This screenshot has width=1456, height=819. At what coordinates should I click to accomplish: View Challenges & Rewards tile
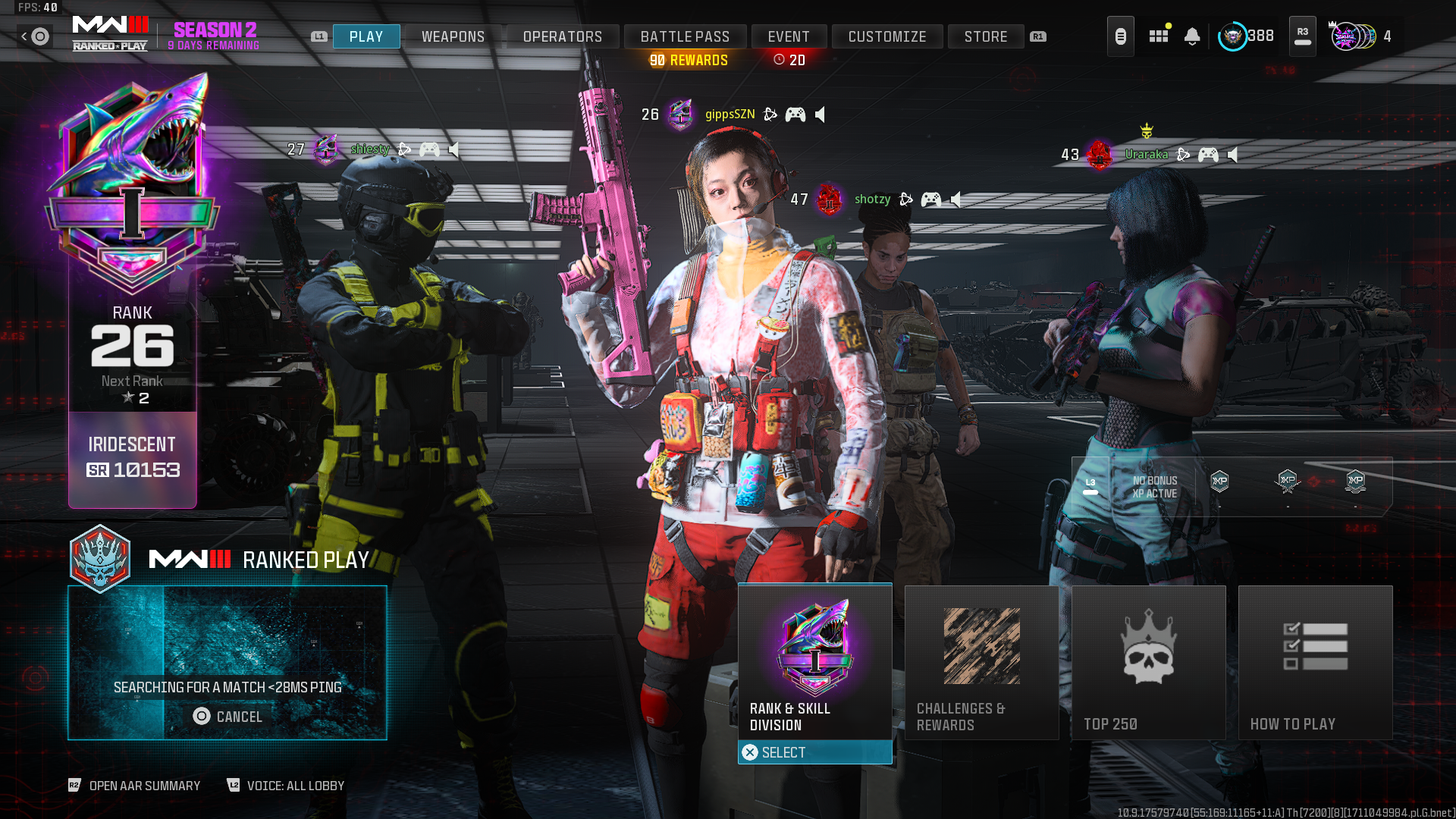[981, 662]
